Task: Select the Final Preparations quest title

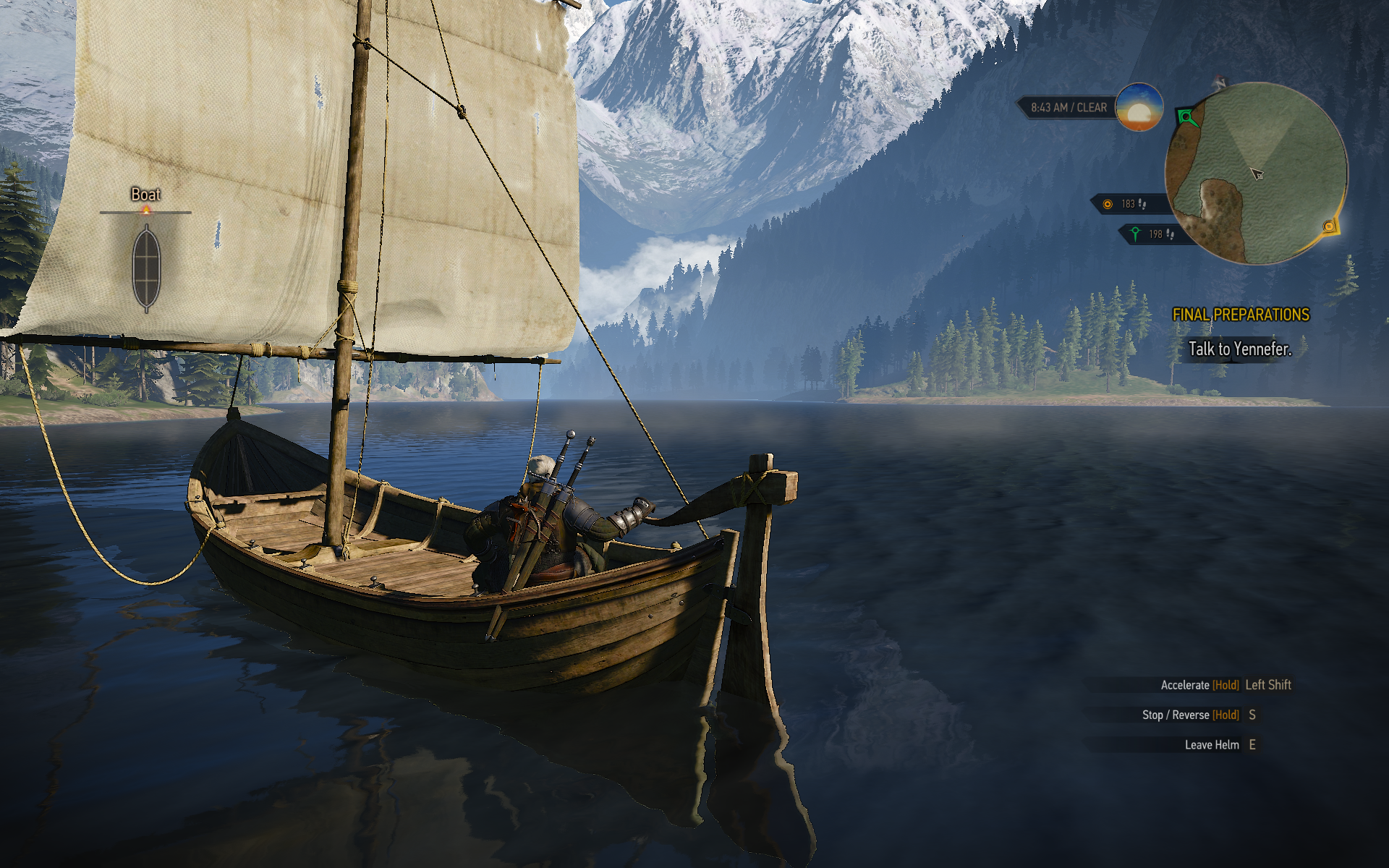Action: point(1241,315)
